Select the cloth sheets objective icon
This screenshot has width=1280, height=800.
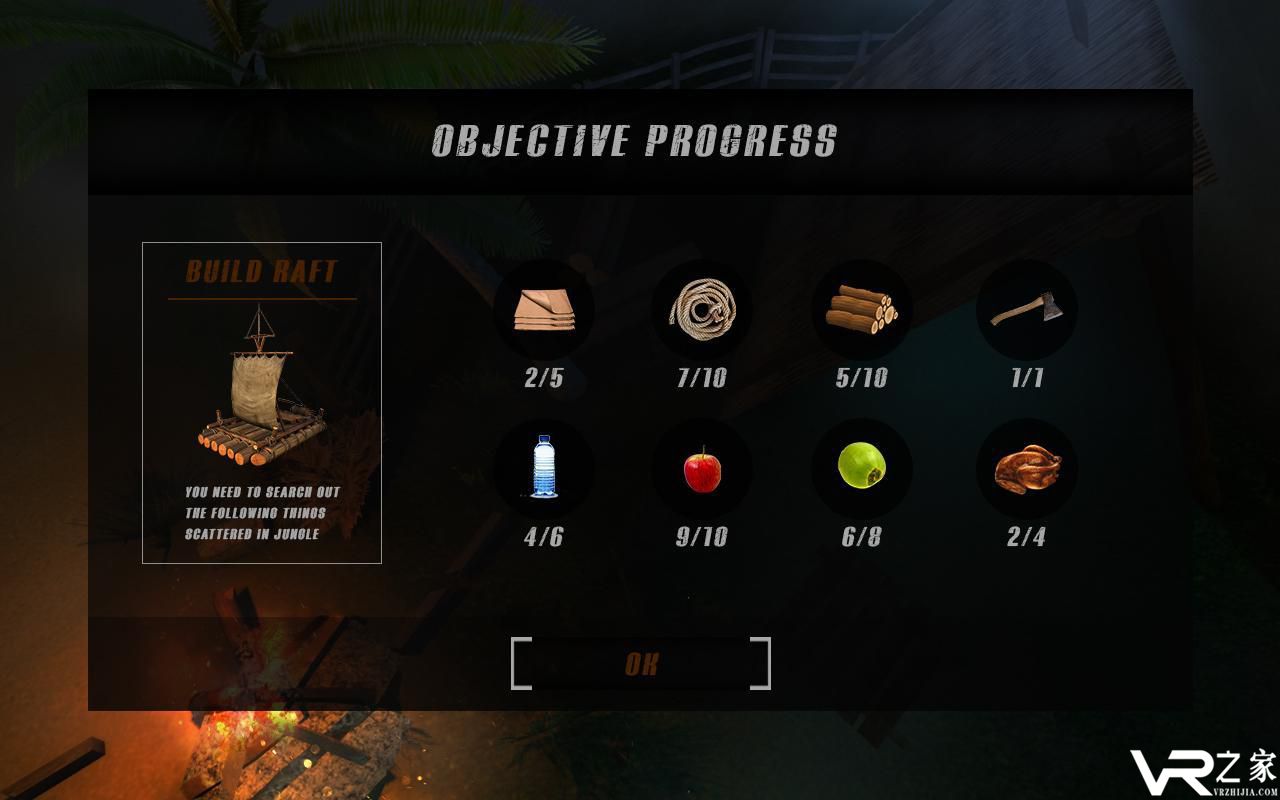pyautogui.click(x=544, y=309)
